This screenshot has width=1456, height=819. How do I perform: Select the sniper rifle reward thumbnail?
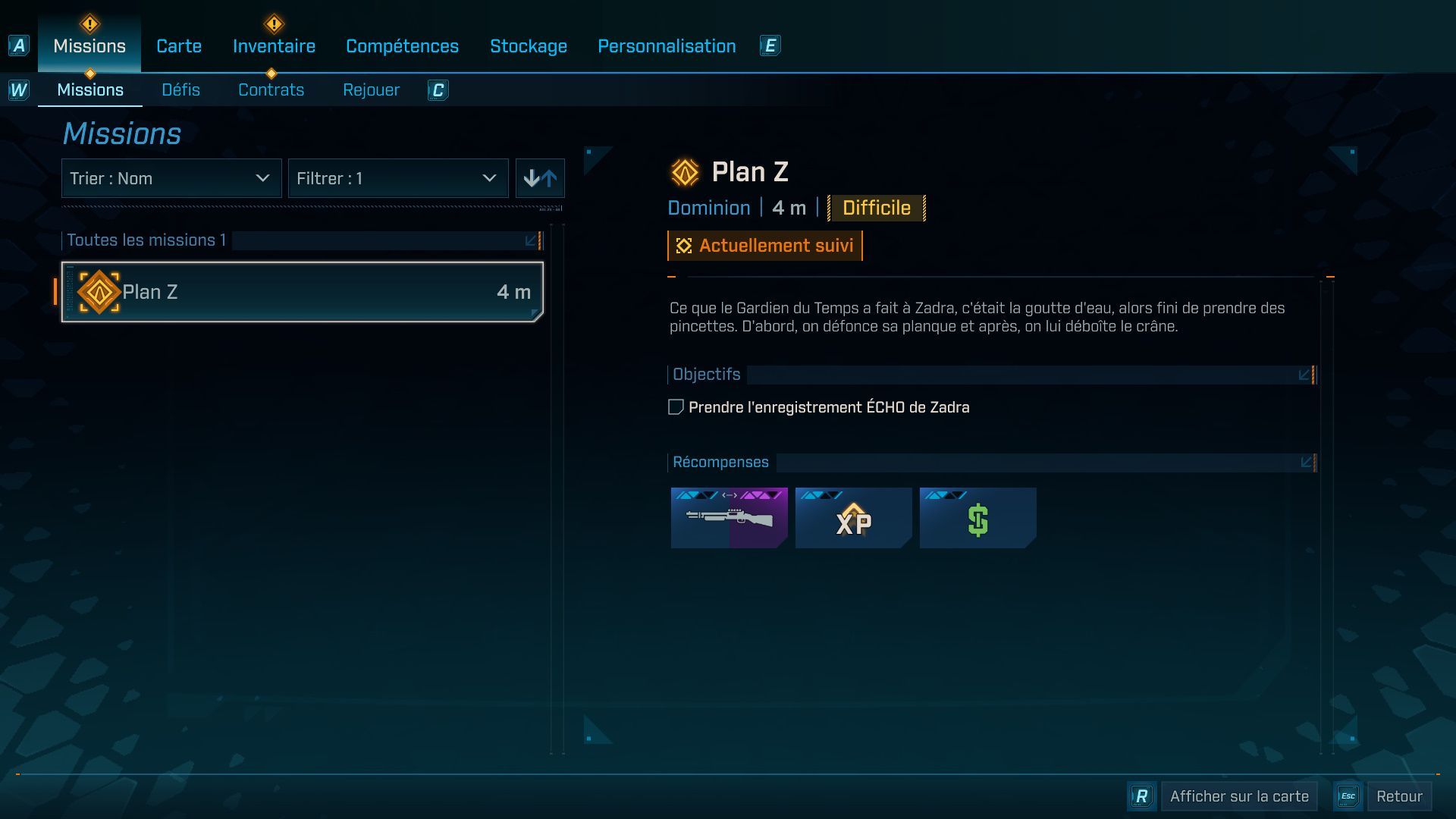pos(728,518)
